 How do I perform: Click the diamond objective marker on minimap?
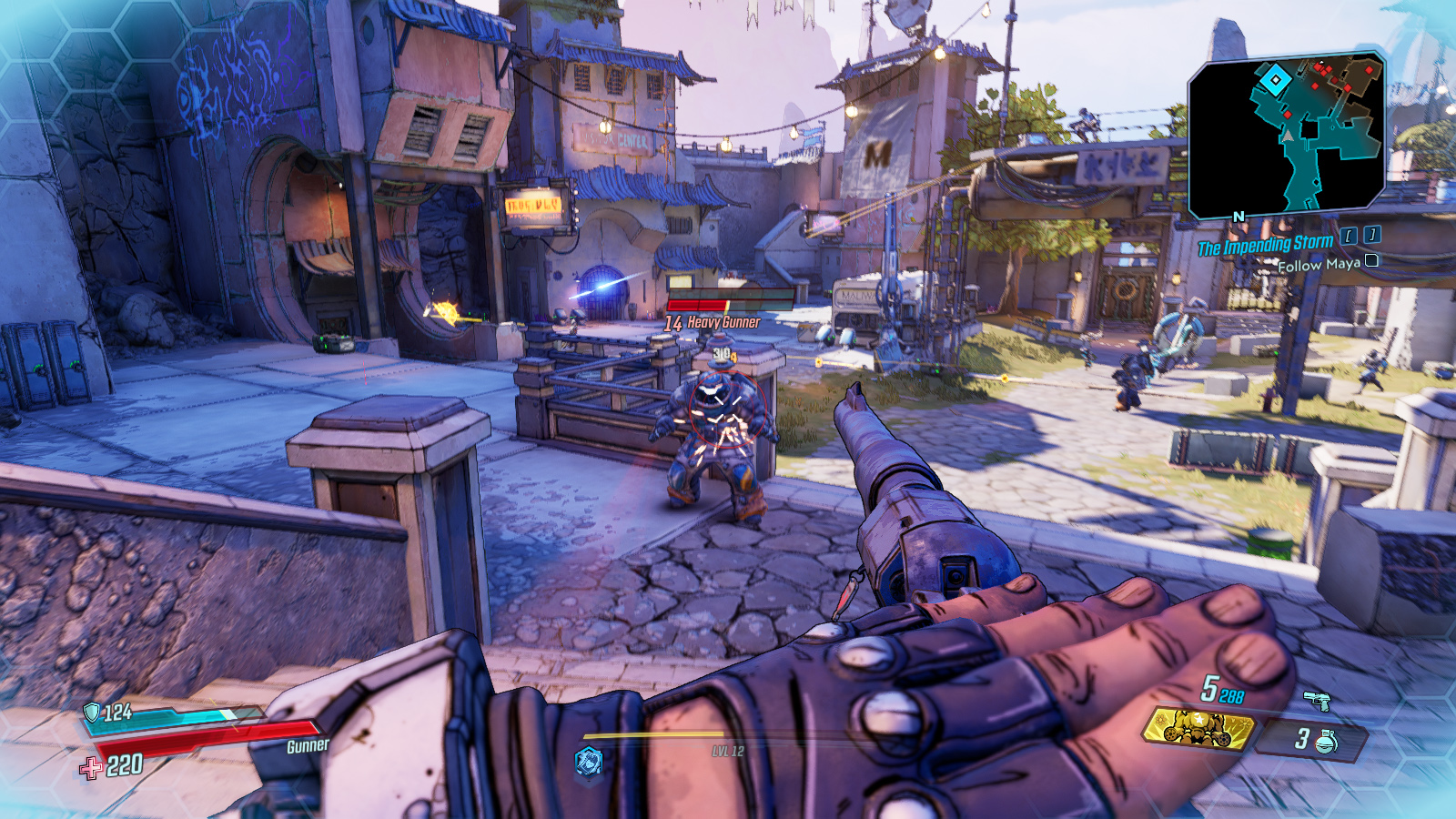[1275, 81]
